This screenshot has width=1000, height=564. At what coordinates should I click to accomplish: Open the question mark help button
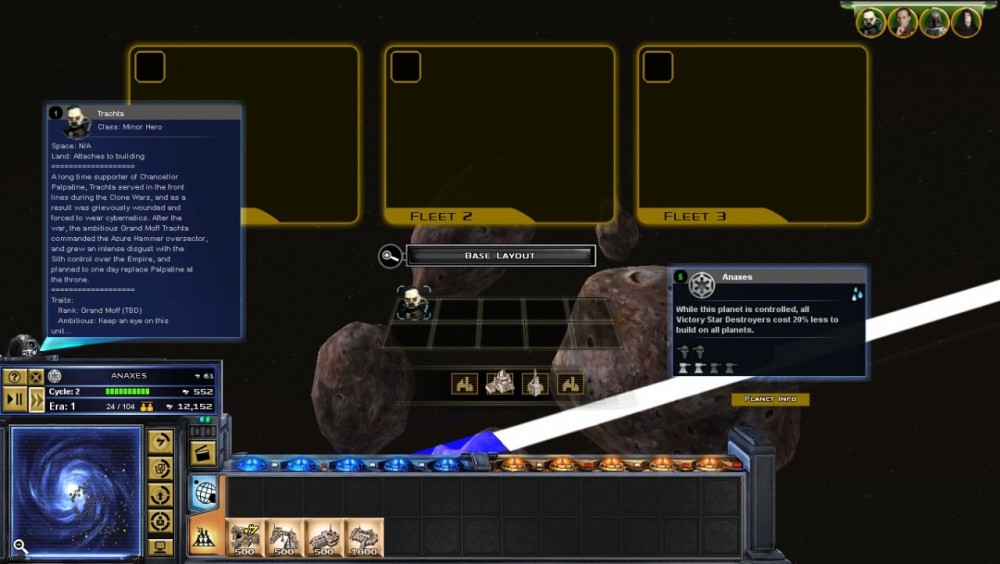15,376
